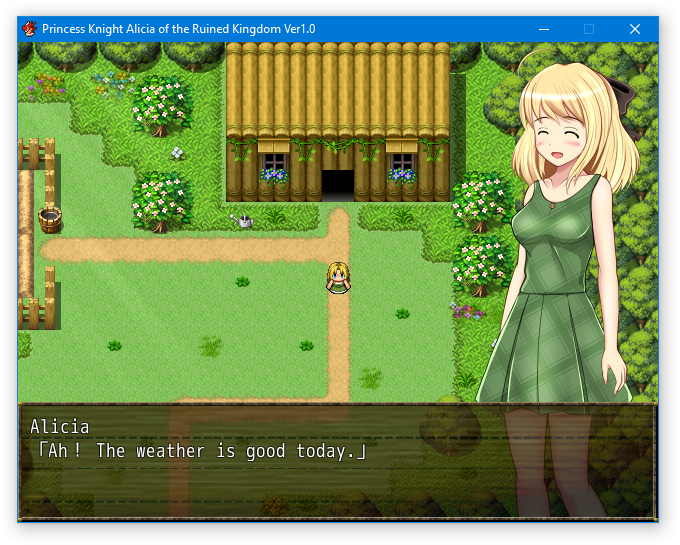680x545 pixels.
Task: Close the game window
Action: click(x=634, y=29)
